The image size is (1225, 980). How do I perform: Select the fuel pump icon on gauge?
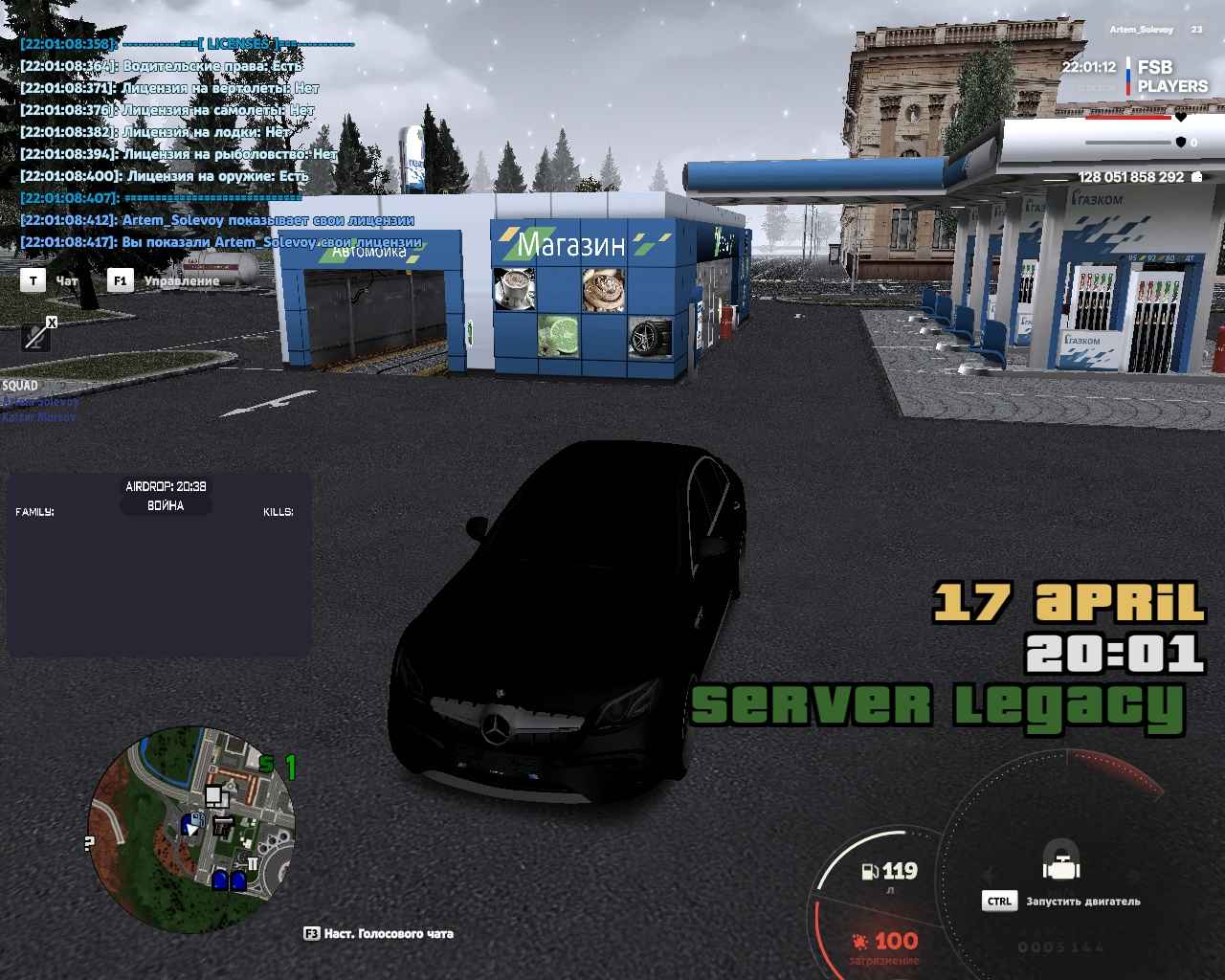pos(870,871)
